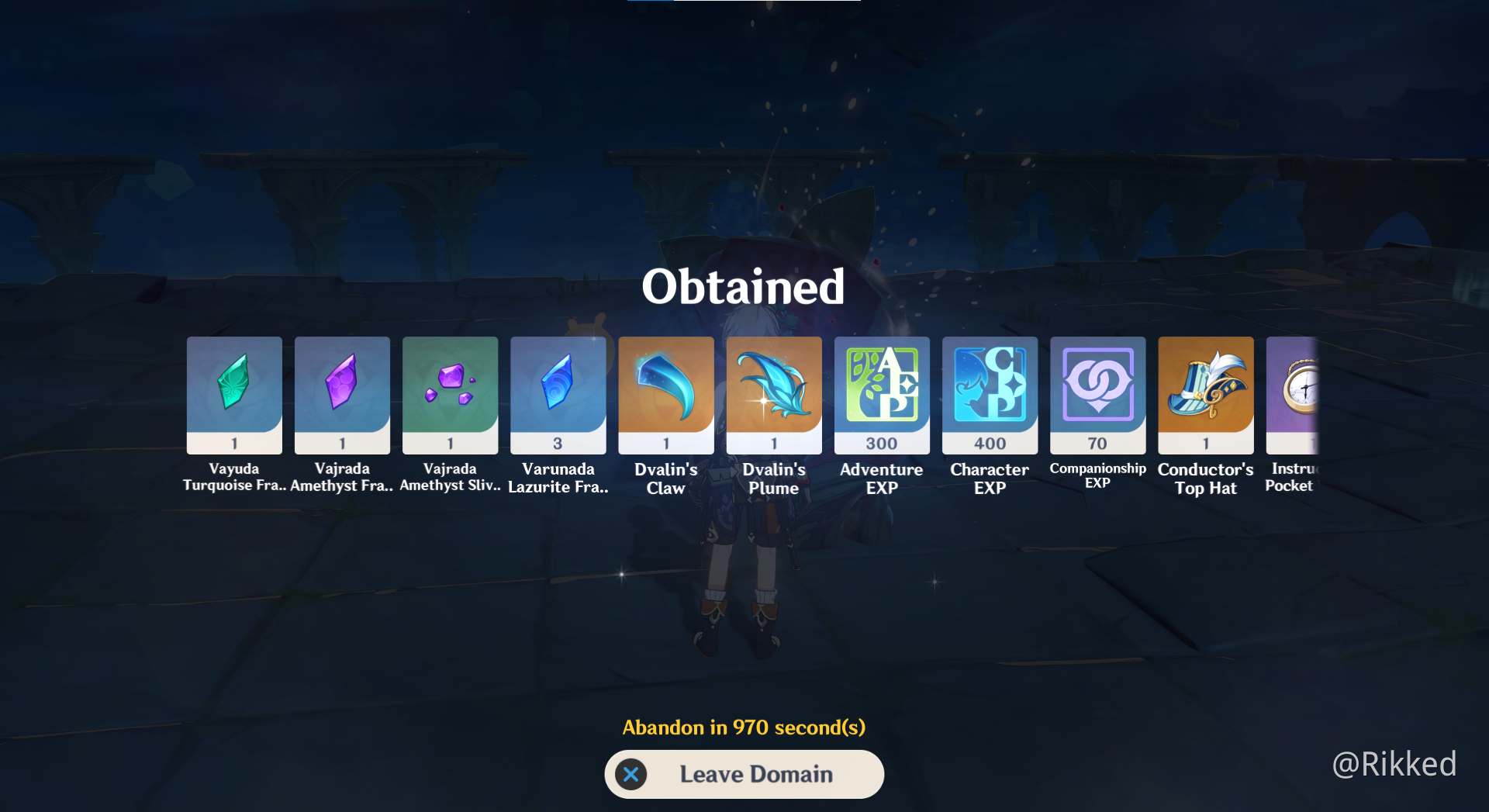Viewport: 1489px width, 812px height.
Task: Select the Vayuda Turquoise Fragment item card
Action: 233,395
